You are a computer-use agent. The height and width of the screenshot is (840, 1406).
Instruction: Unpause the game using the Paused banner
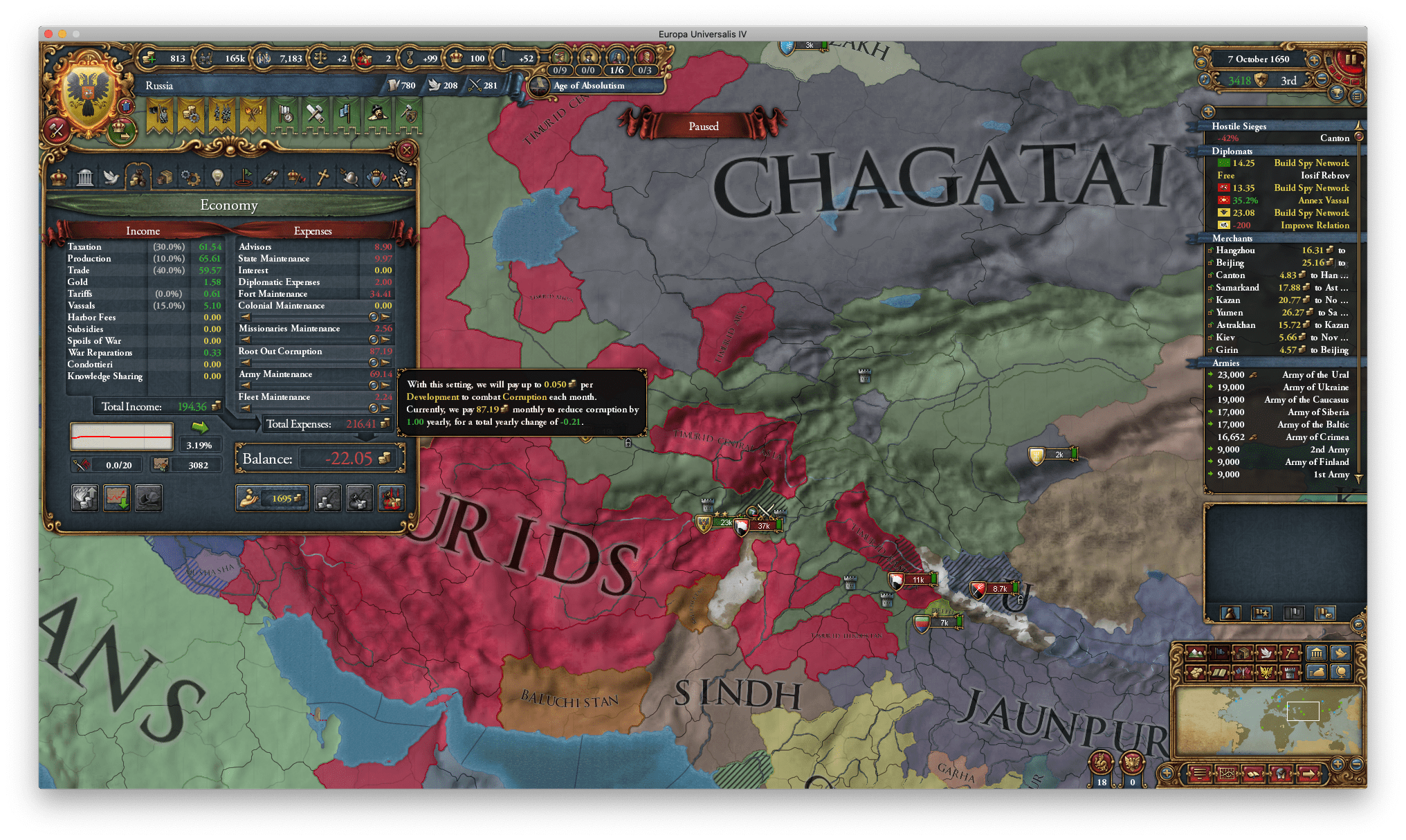(704, 126)
